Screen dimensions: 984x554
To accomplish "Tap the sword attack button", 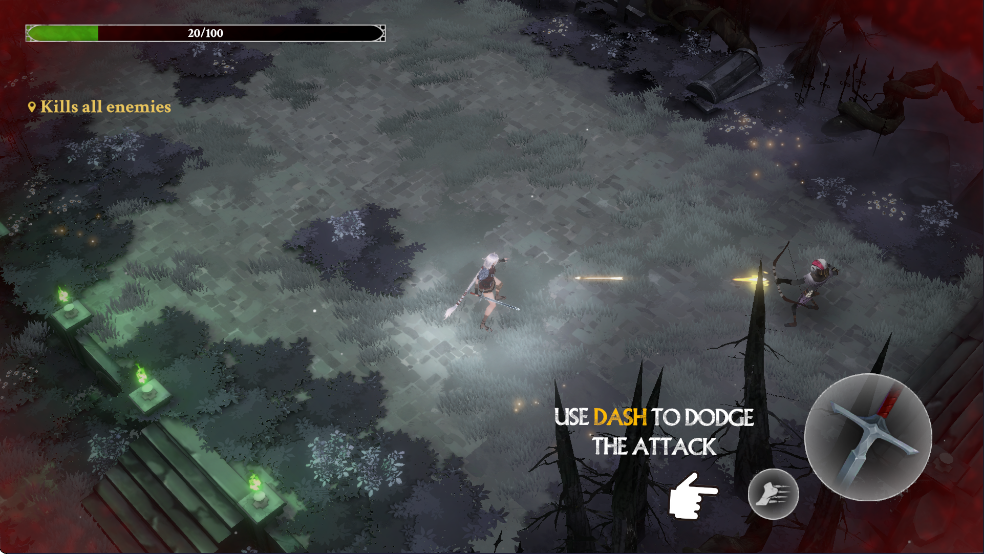I will [x=867, y=437].
